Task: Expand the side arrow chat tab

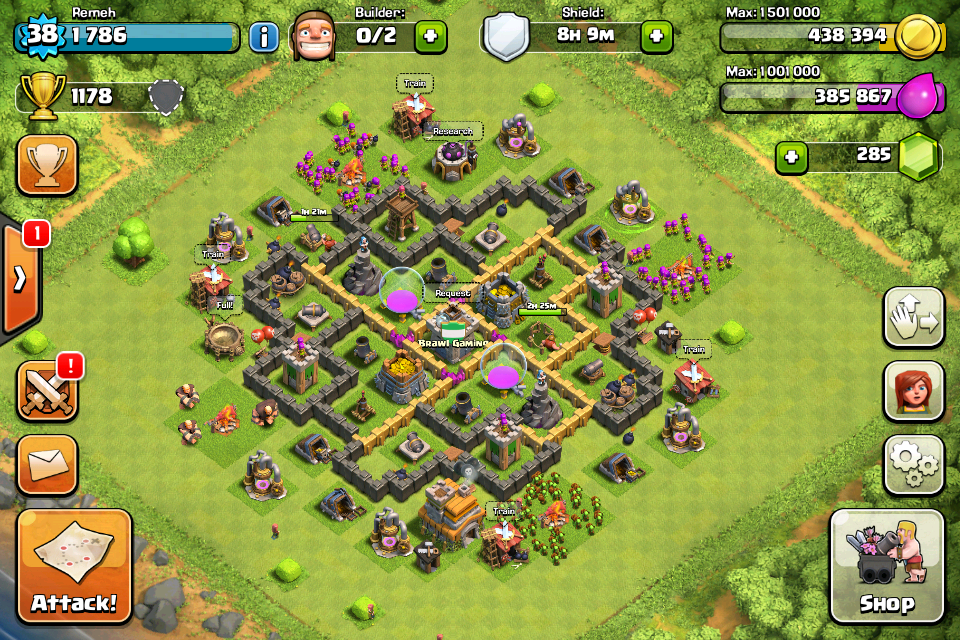Action: pos(20,279)
